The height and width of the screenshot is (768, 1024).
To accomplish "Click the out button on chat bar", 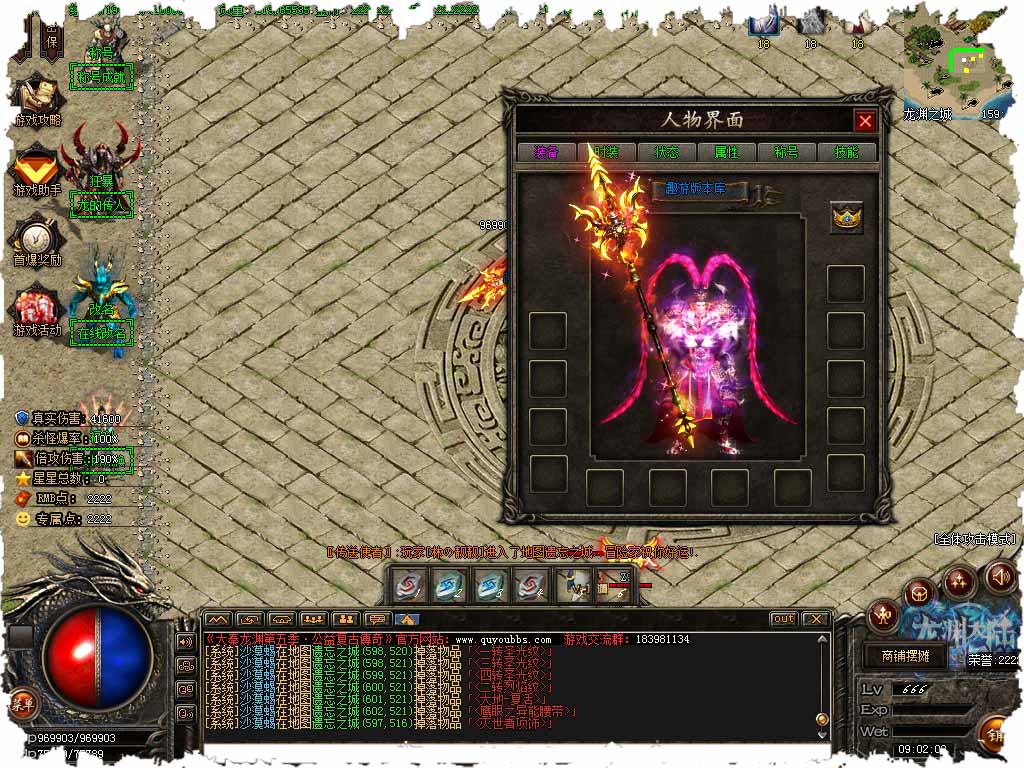I will (x=784, y=619).
